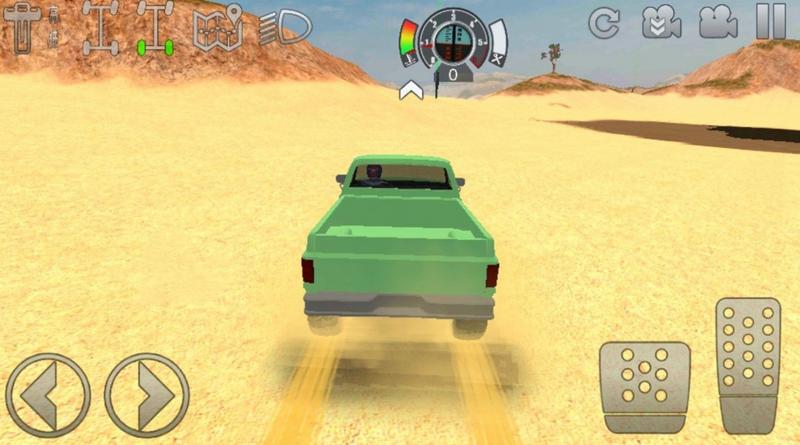Reset the truck with the circular arrow
The image size is (800, 445).
point(604,22)
